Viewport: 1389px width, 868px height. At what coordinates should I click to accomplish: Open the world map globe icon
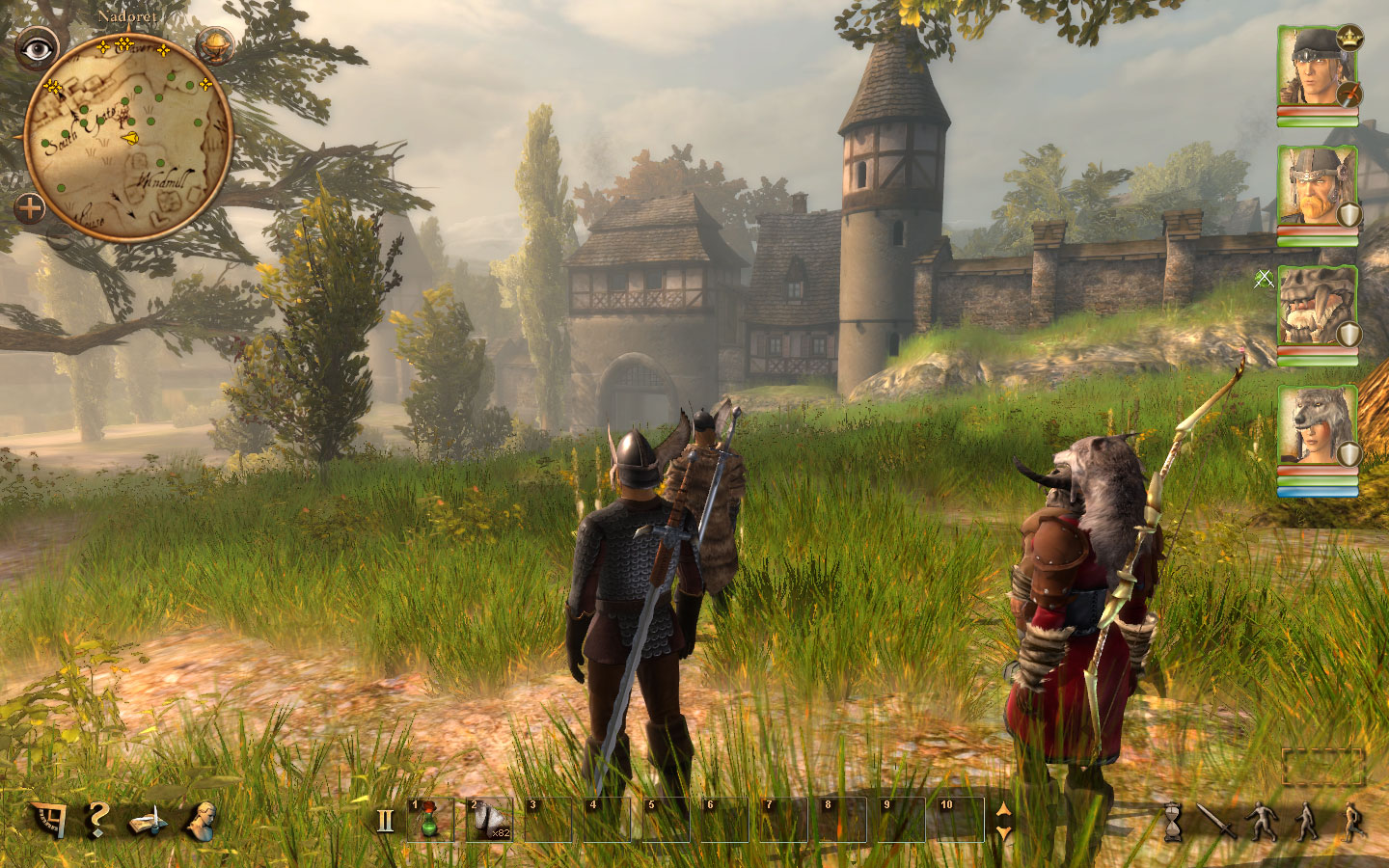214,44
